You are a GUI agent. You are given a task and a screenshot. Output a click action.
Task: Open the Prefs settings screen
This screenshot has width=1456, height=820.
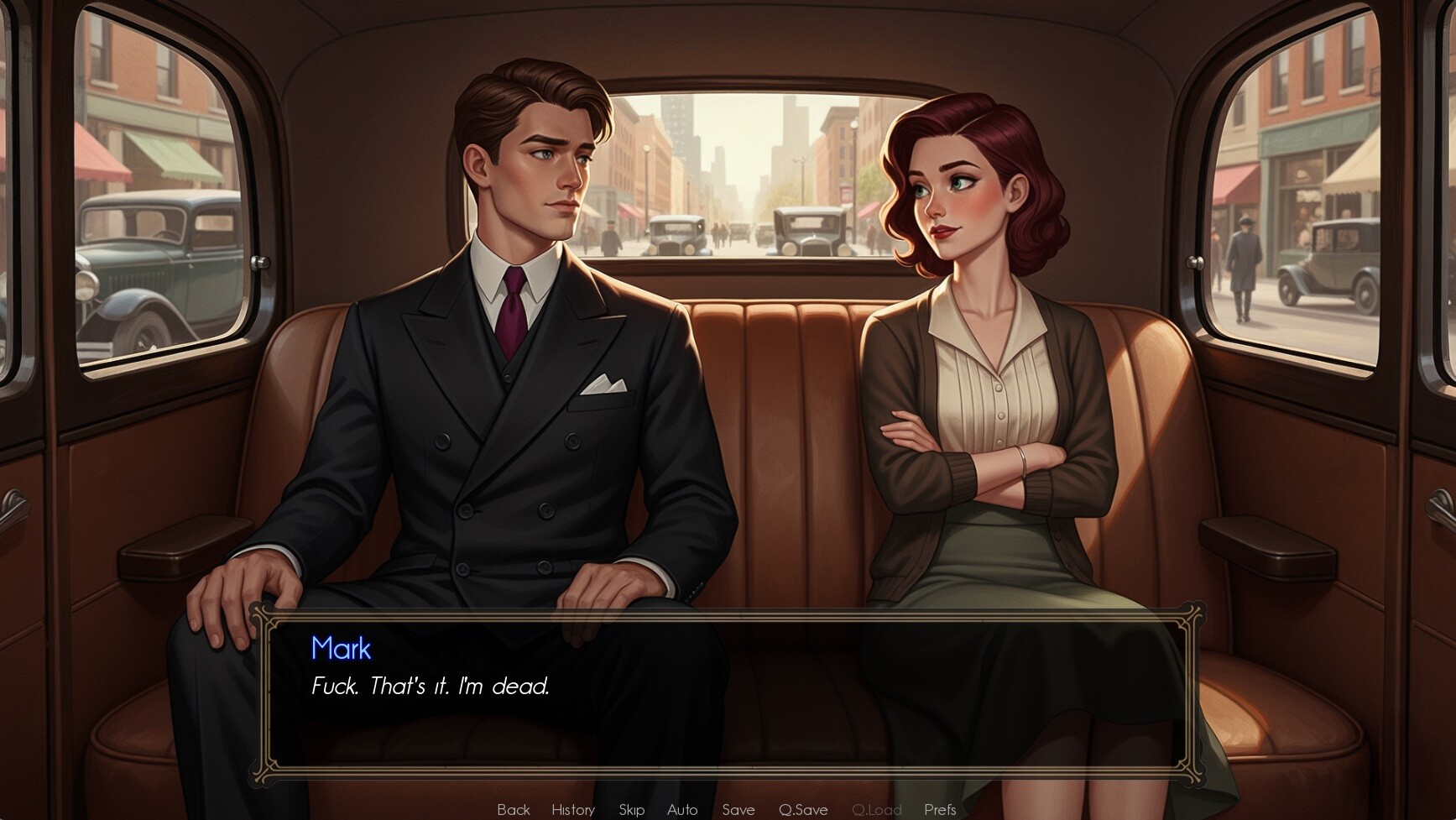940,809
